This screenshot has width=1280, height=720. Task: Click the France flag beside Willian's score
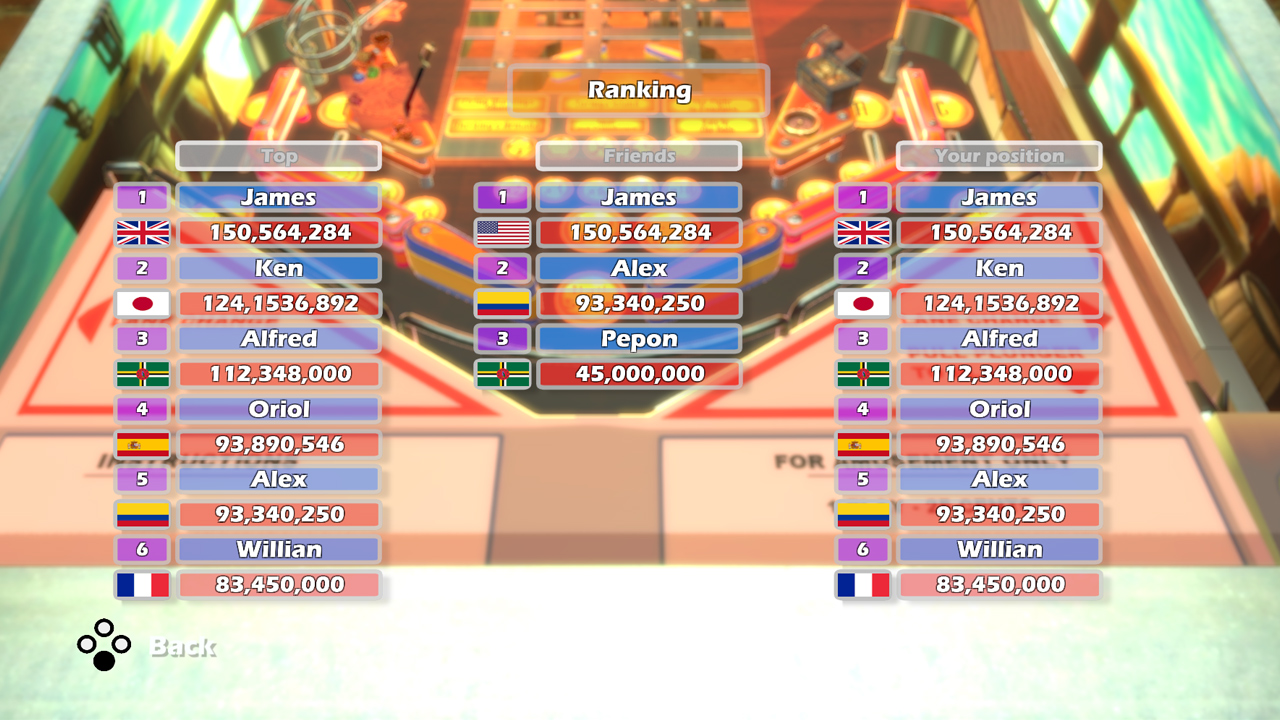coord(142,584)
